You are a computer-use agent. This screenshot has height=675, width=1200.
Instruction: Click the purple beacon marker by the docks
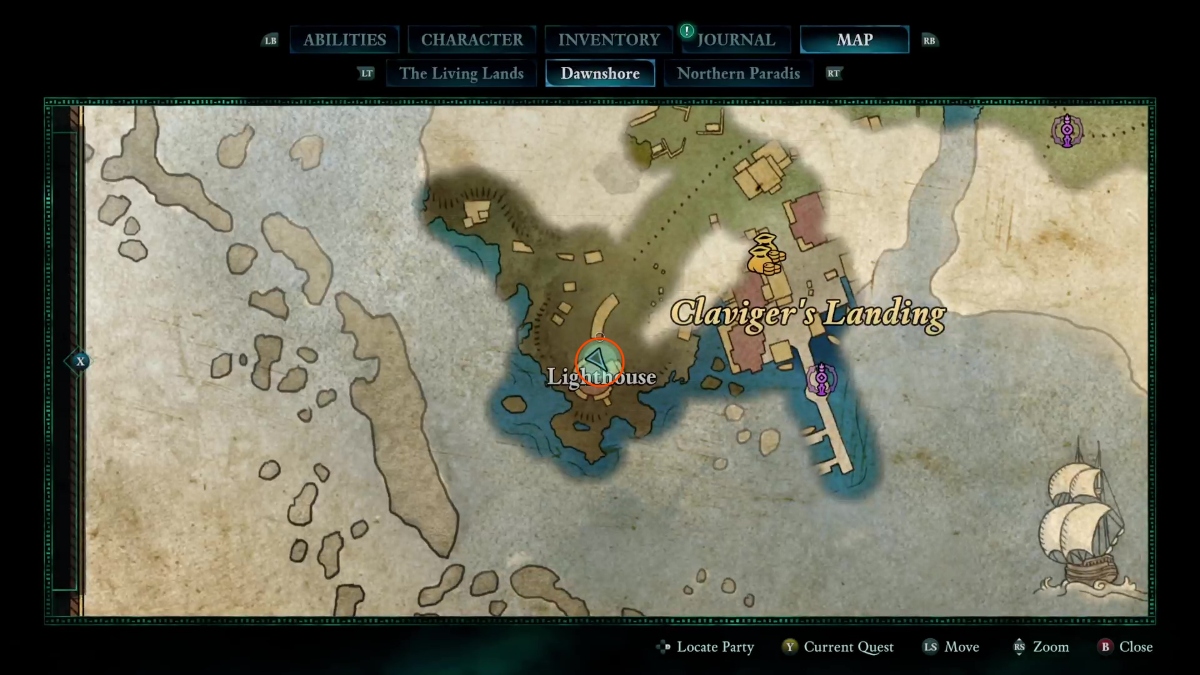pyautogui.click(x=821, y=379)
